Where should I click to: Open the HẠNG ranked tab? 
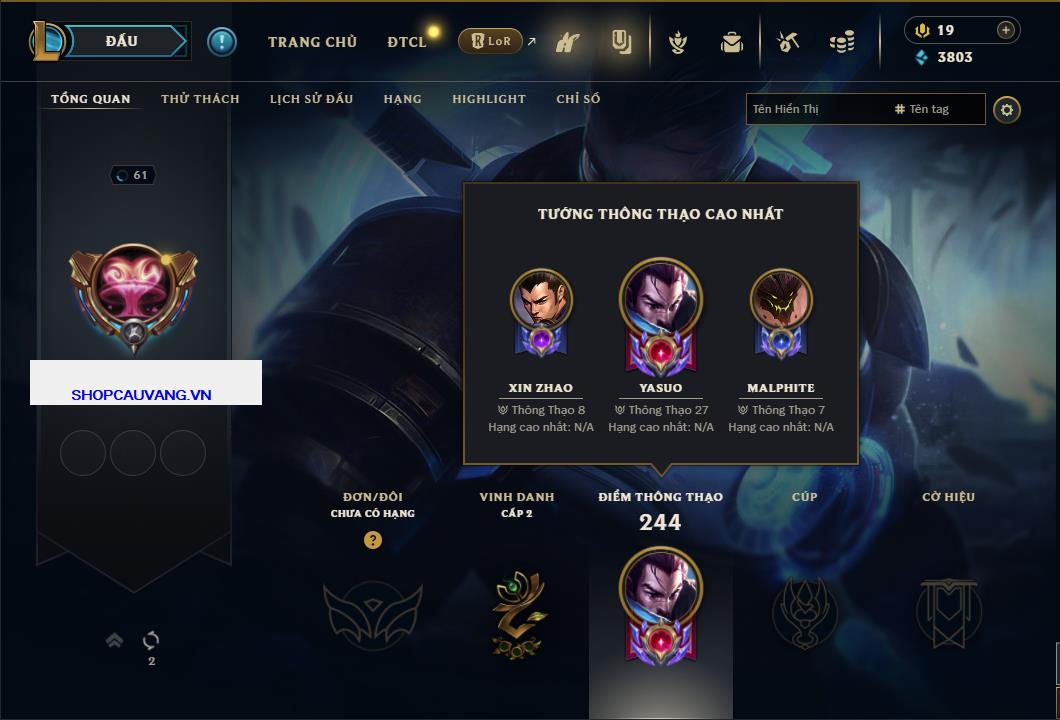(402, 99)
